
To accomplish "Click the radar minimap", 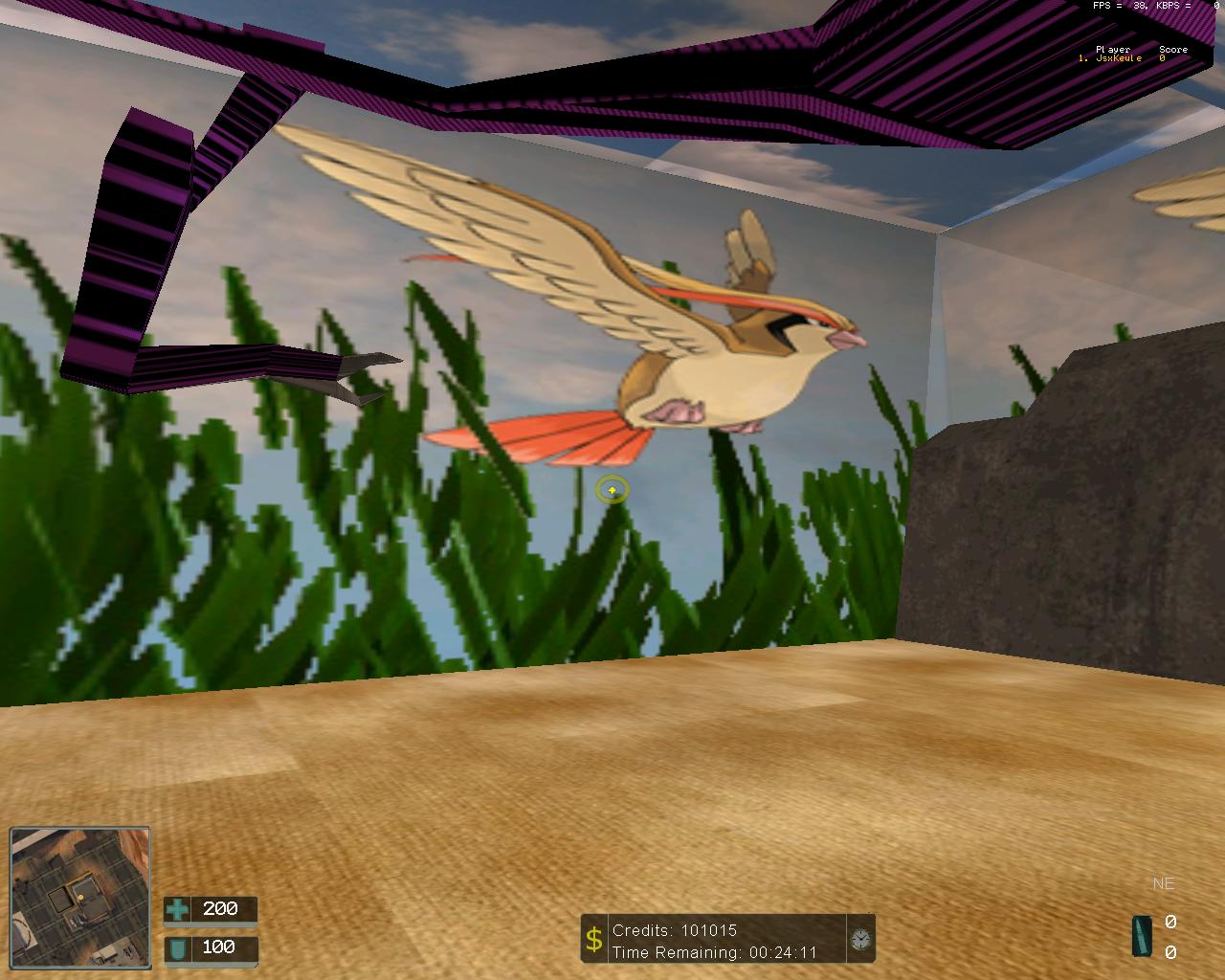I will [80, 898].
